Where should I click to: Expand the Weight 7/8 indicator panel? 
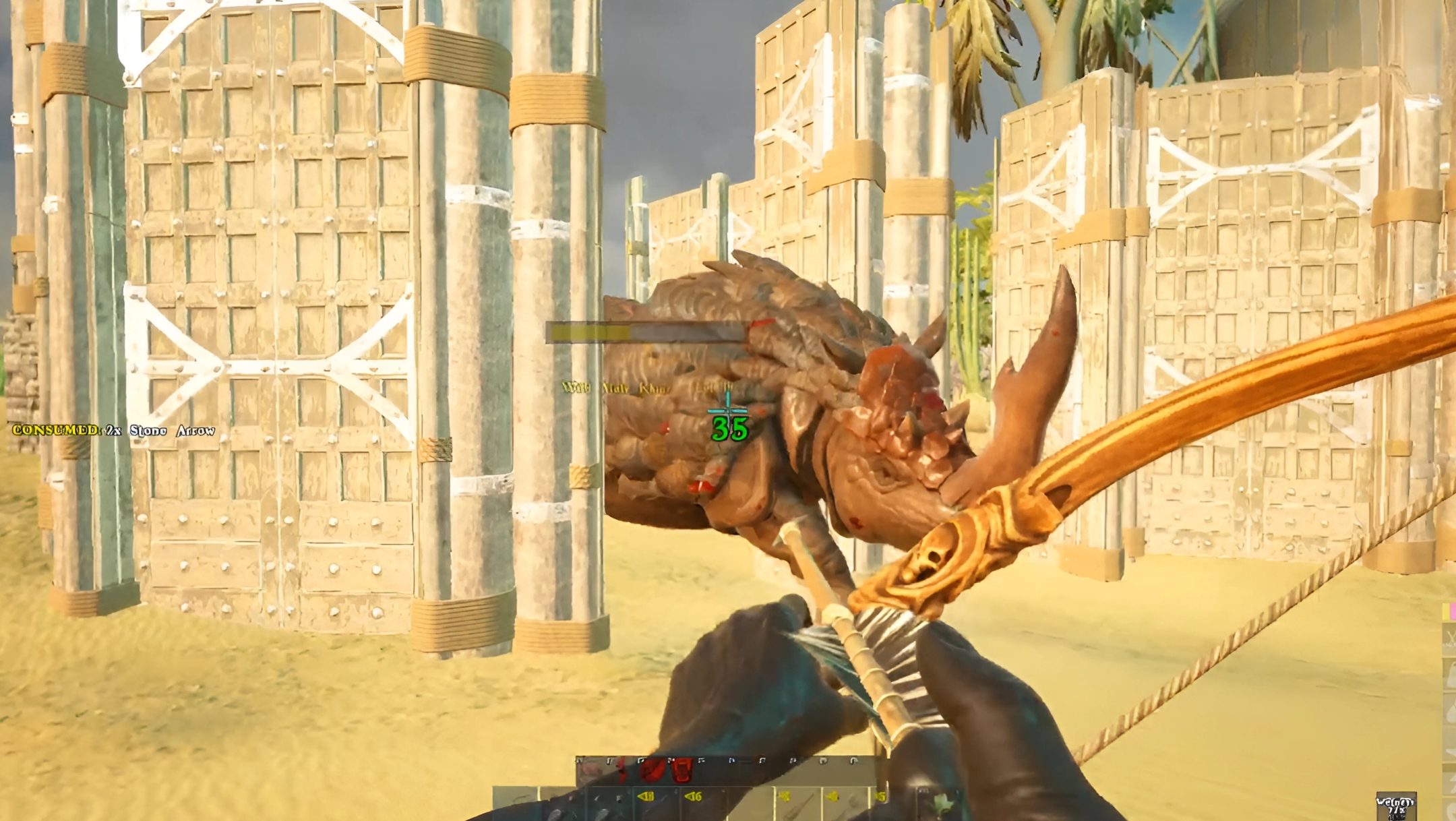pos(1395,802)
